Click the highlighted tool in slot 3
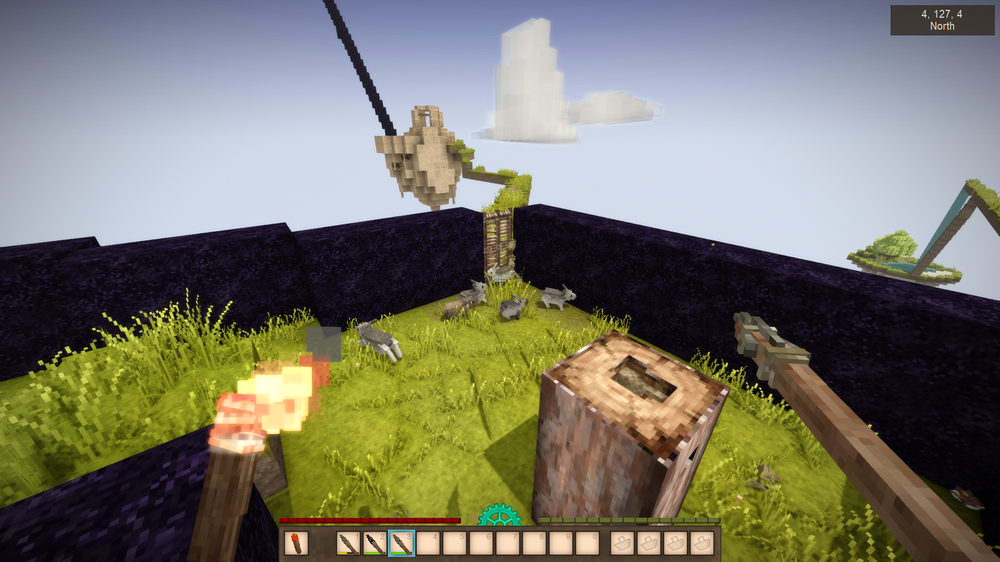1000x562 pixels. [400, 543]
